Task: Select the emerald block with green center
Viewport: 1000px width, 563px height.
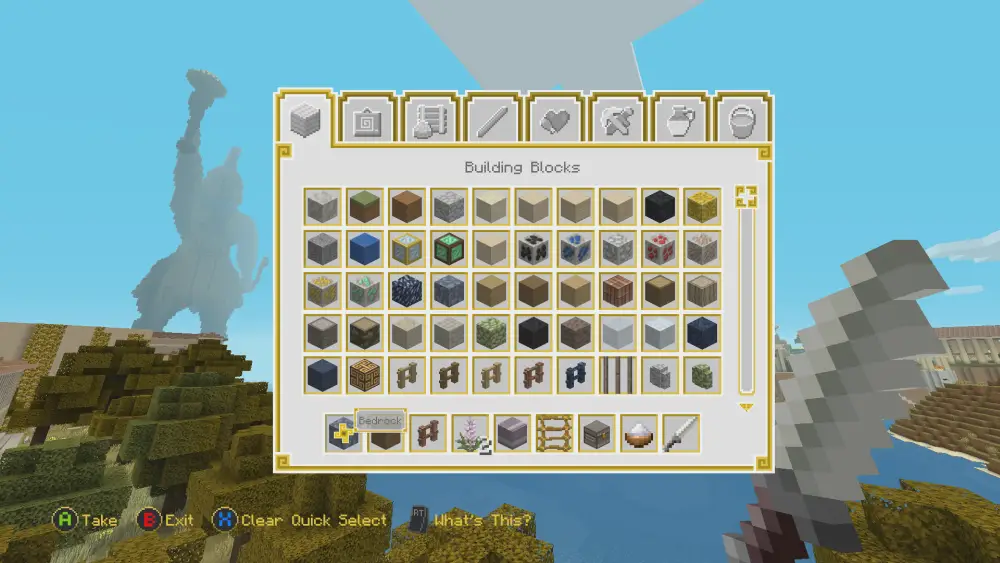Action: pyautogui.click(x=449, y=248)
